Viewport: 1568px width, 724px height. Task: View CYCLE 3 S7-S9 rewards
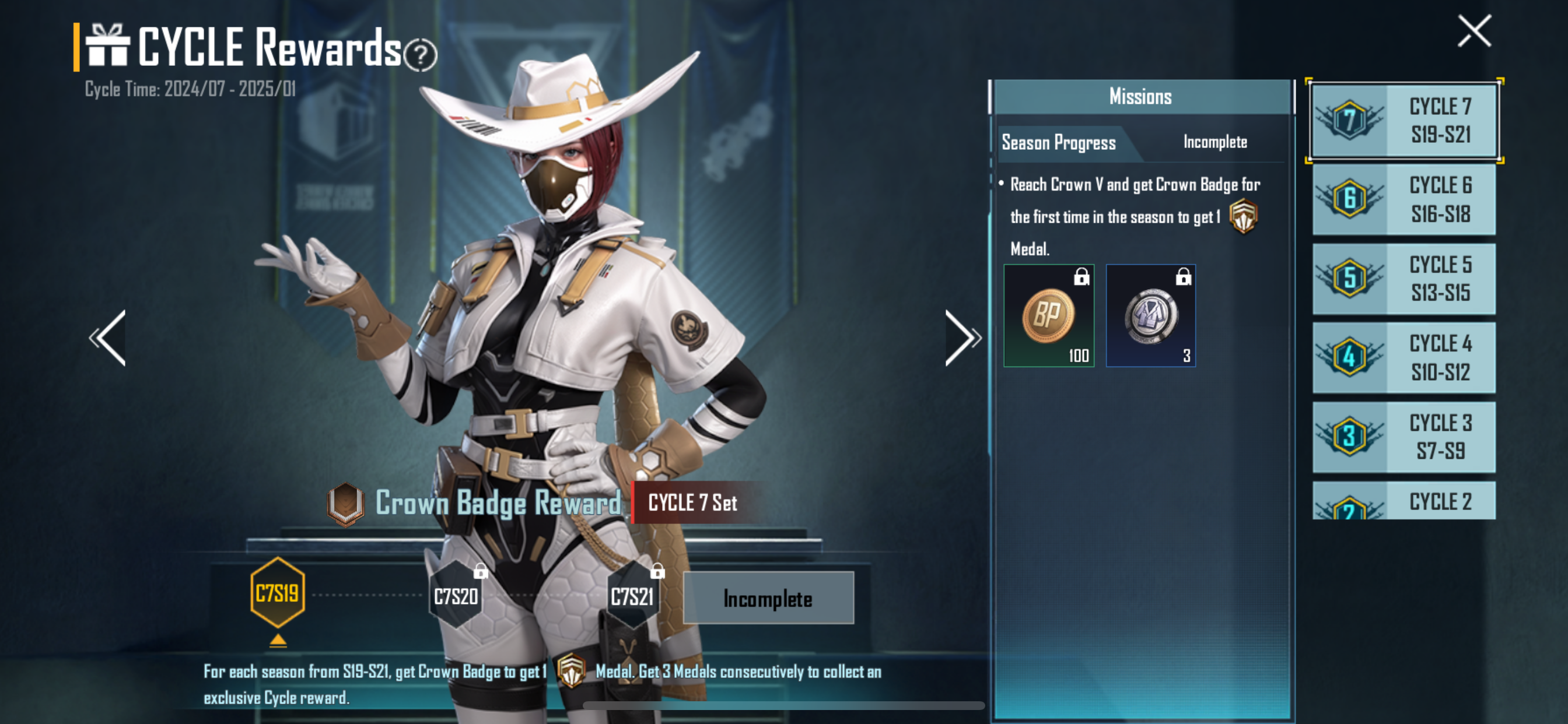coord(1403,437)
